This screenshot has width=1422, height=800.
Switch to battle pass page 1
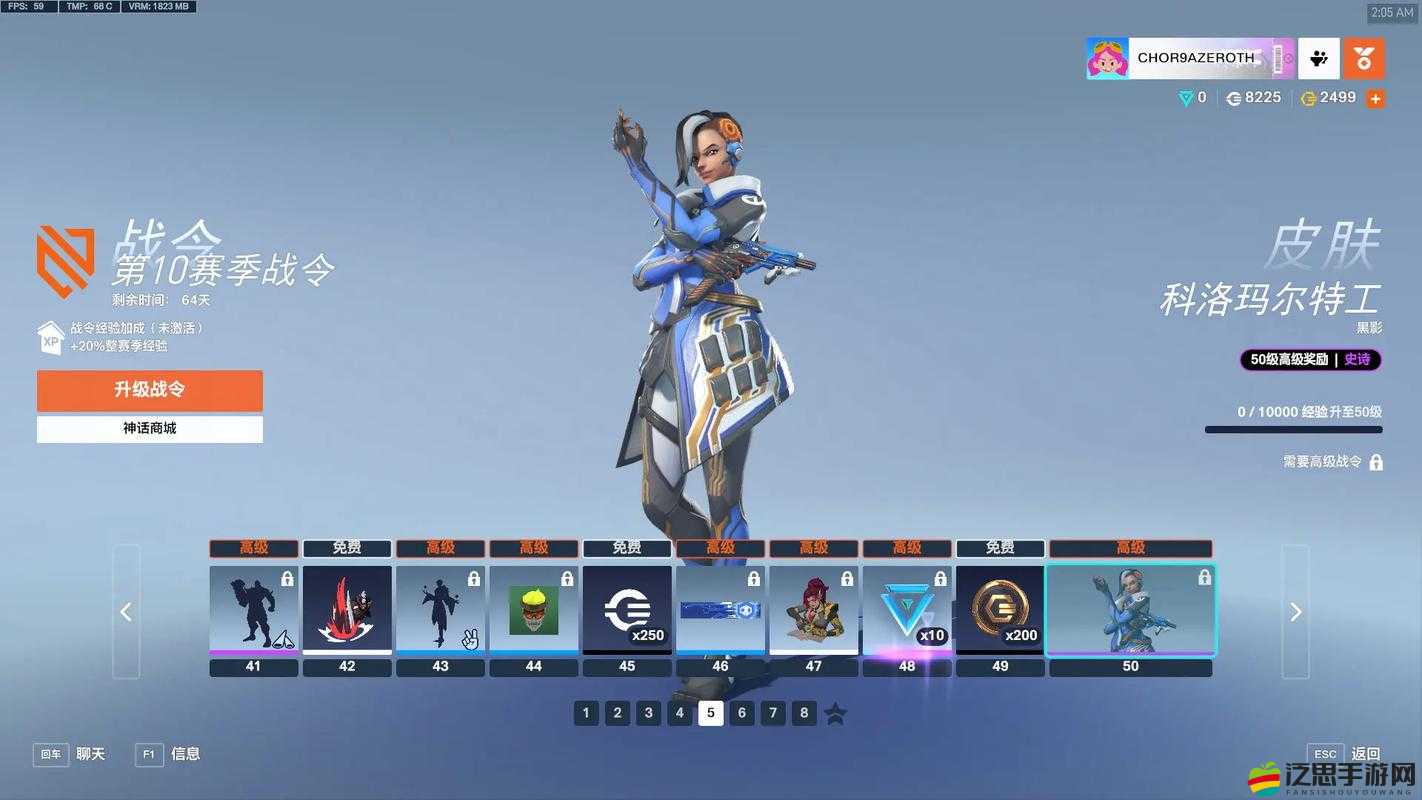pyautogui.click(x=587, y=713)
